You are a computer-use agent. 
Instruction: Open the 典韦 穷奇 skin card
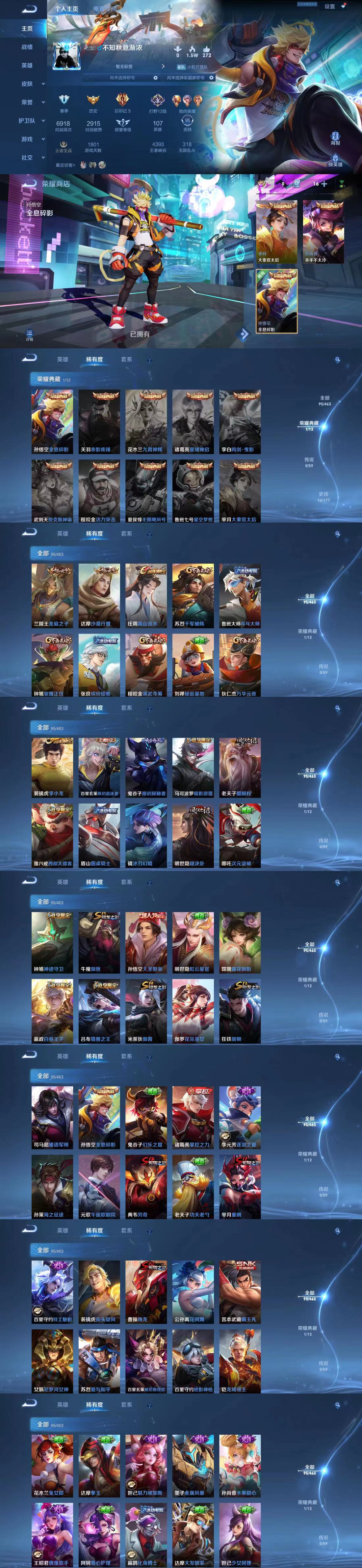[x=146, y=1184]
